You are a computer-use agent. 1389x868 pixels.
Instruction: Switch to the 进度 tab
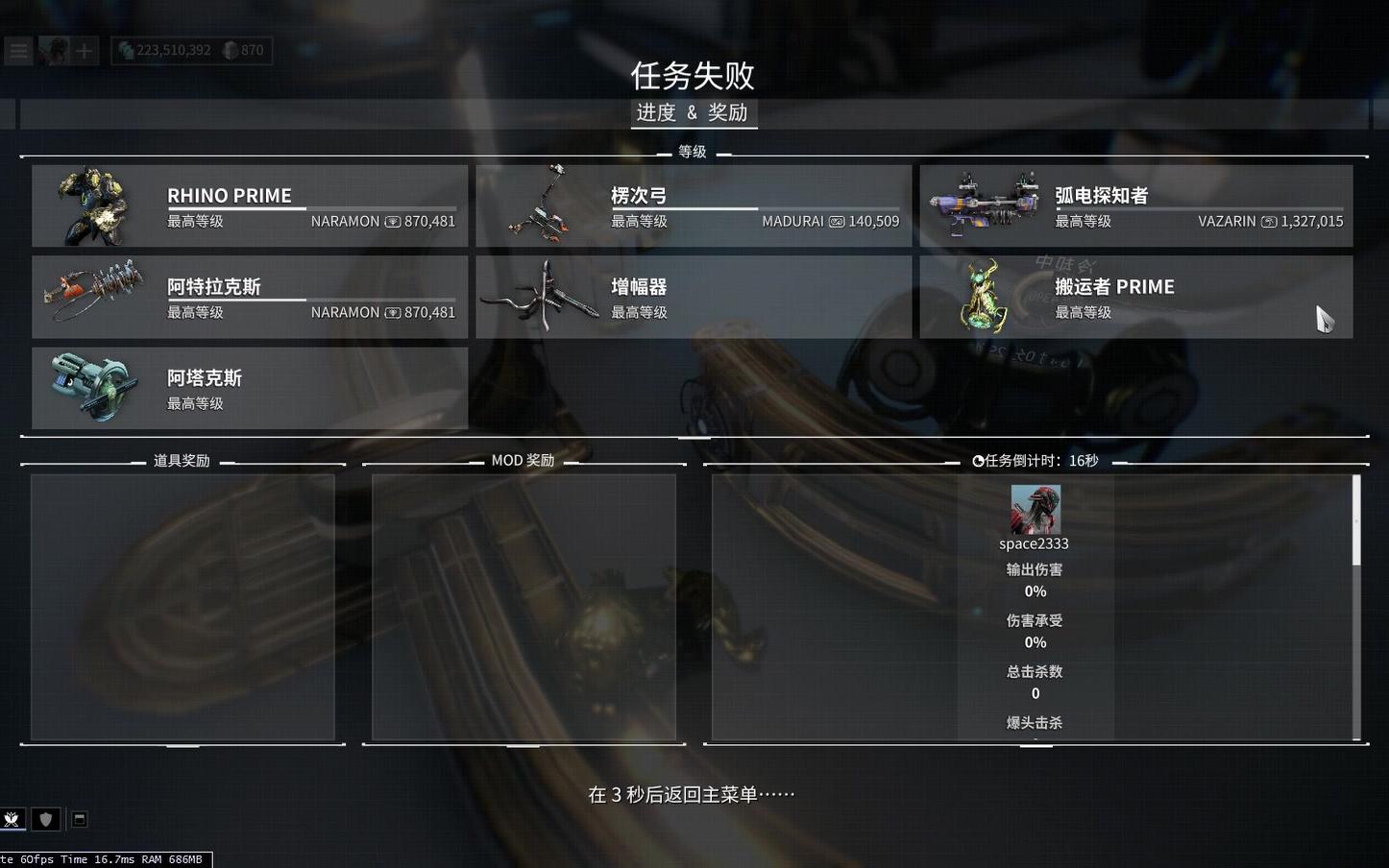click(x=655, y=113)
